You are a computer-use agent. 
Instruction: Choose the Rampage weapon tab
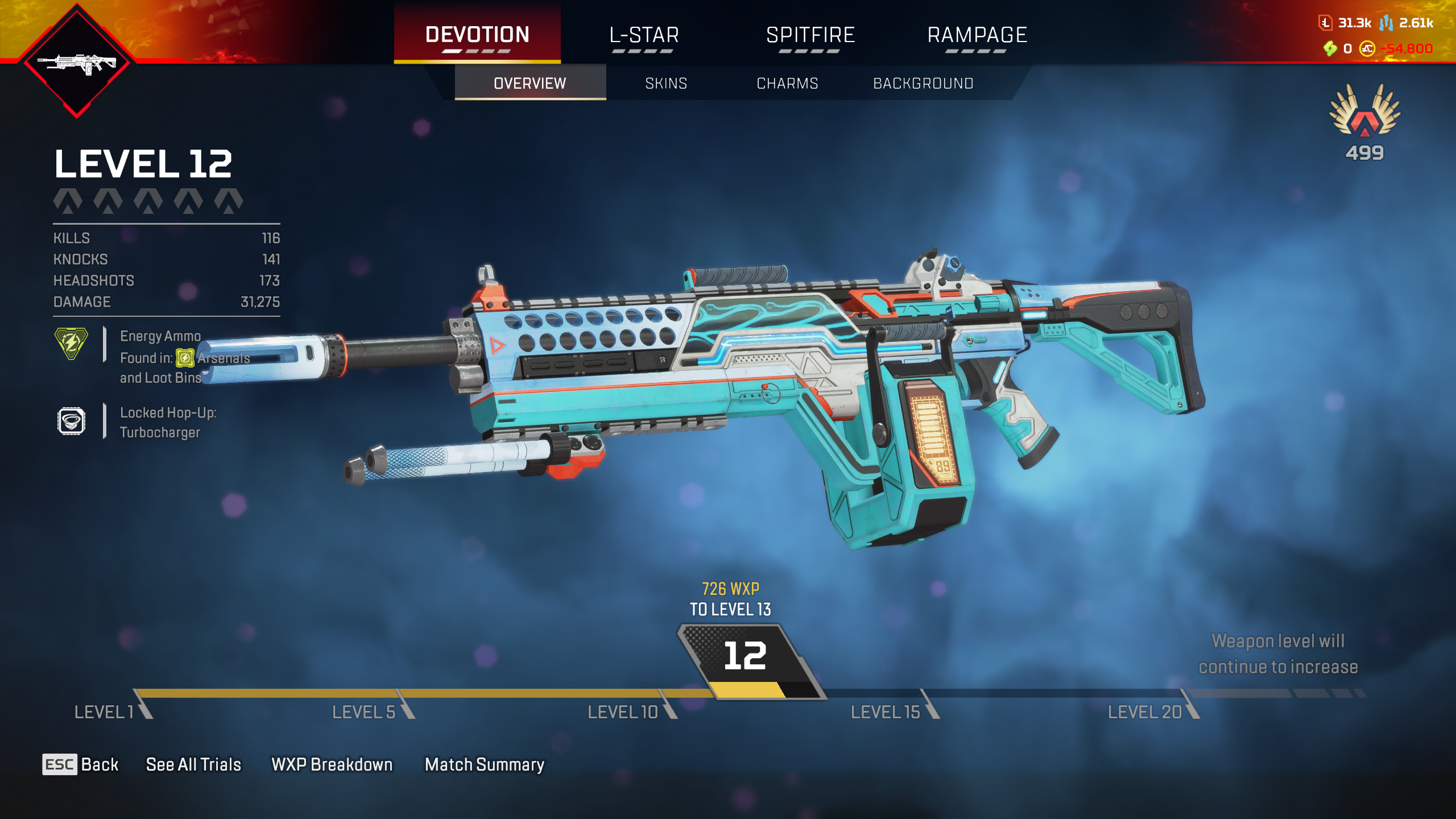coord(977,35)
